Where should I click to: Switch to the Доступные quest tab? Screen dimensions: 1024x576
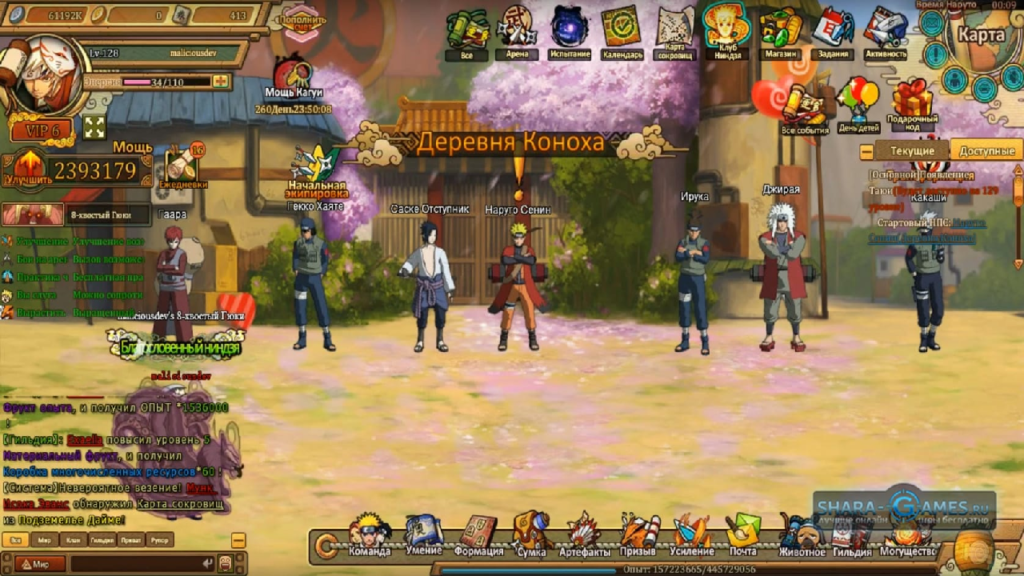[985, 151]
